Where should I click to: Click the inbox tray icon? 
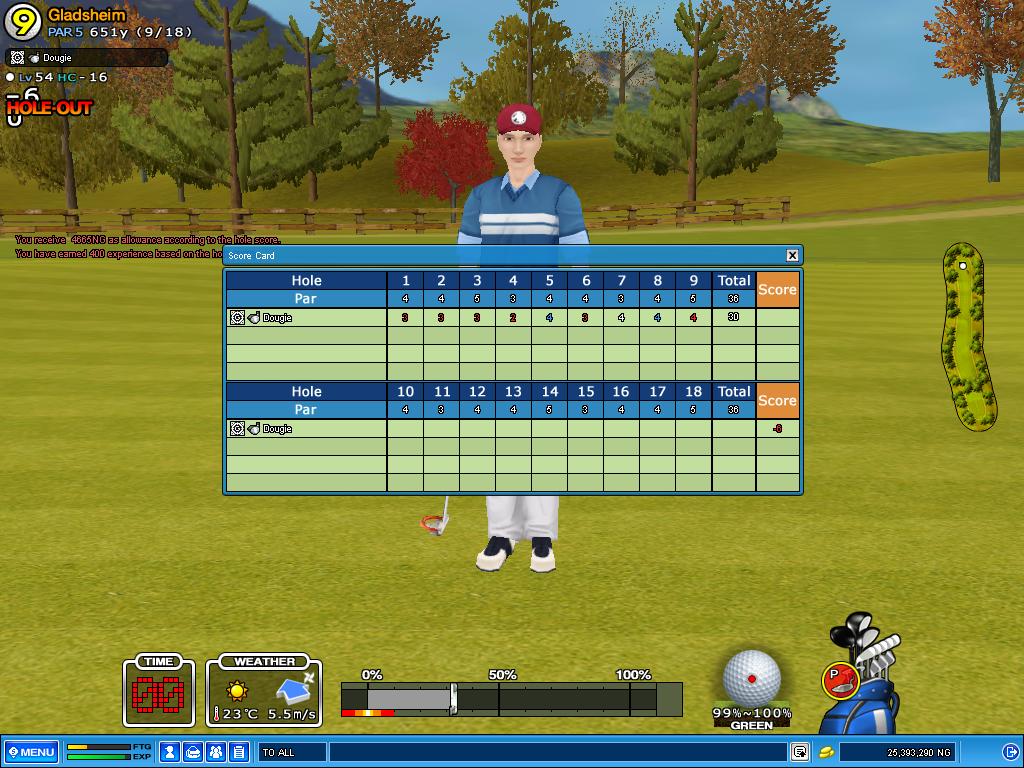click(x=193, y=752)
